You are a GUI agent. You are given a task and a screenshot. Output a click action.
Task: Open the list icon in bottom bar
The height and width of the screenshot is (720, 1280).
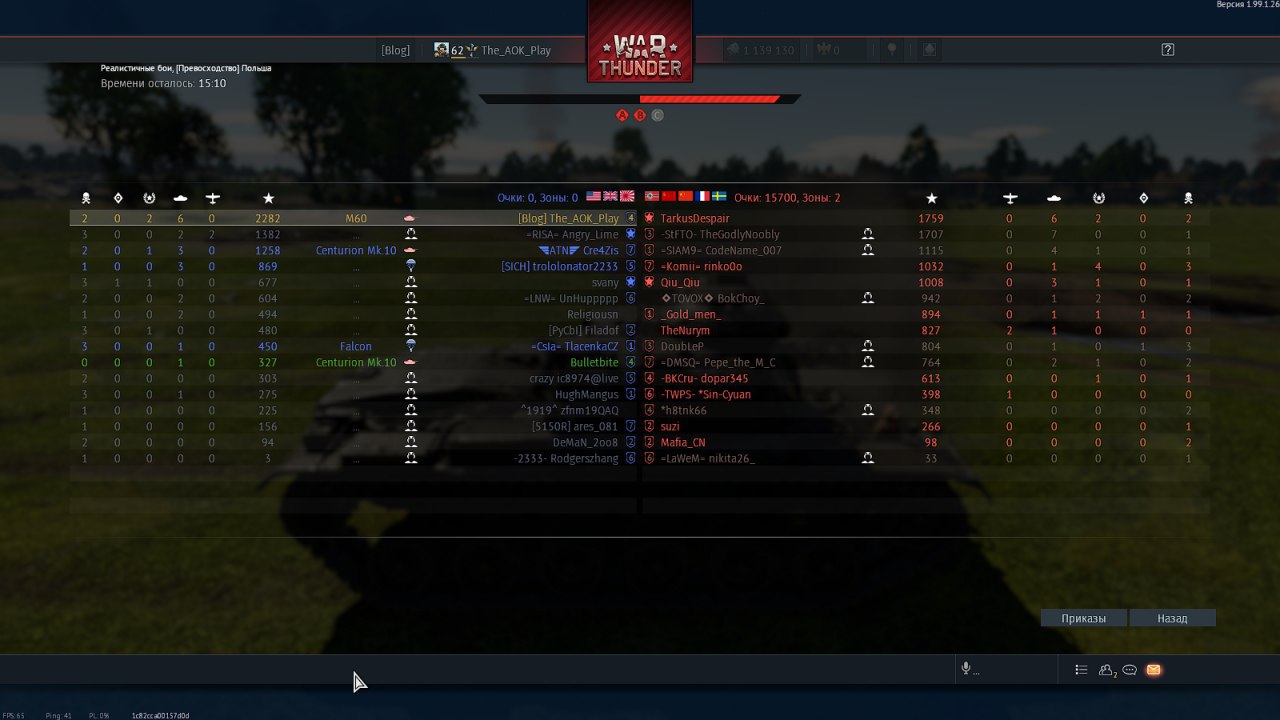tap(1081, 670)
